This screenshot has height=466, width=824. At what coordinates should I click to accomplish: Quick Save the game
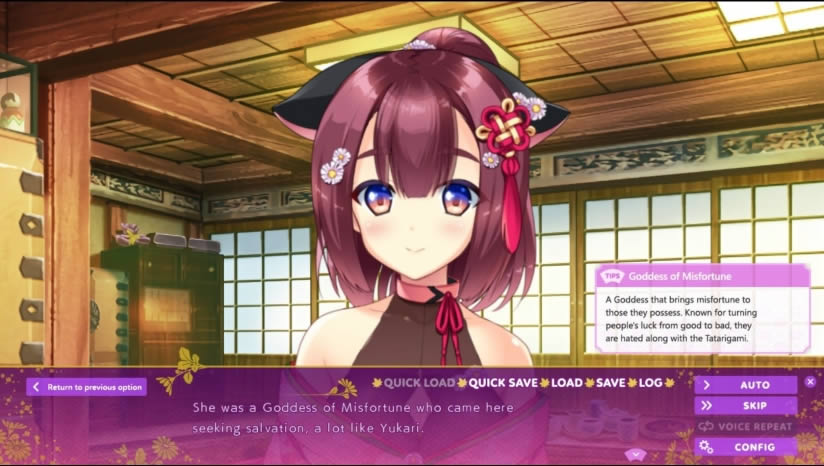(503, 383)
